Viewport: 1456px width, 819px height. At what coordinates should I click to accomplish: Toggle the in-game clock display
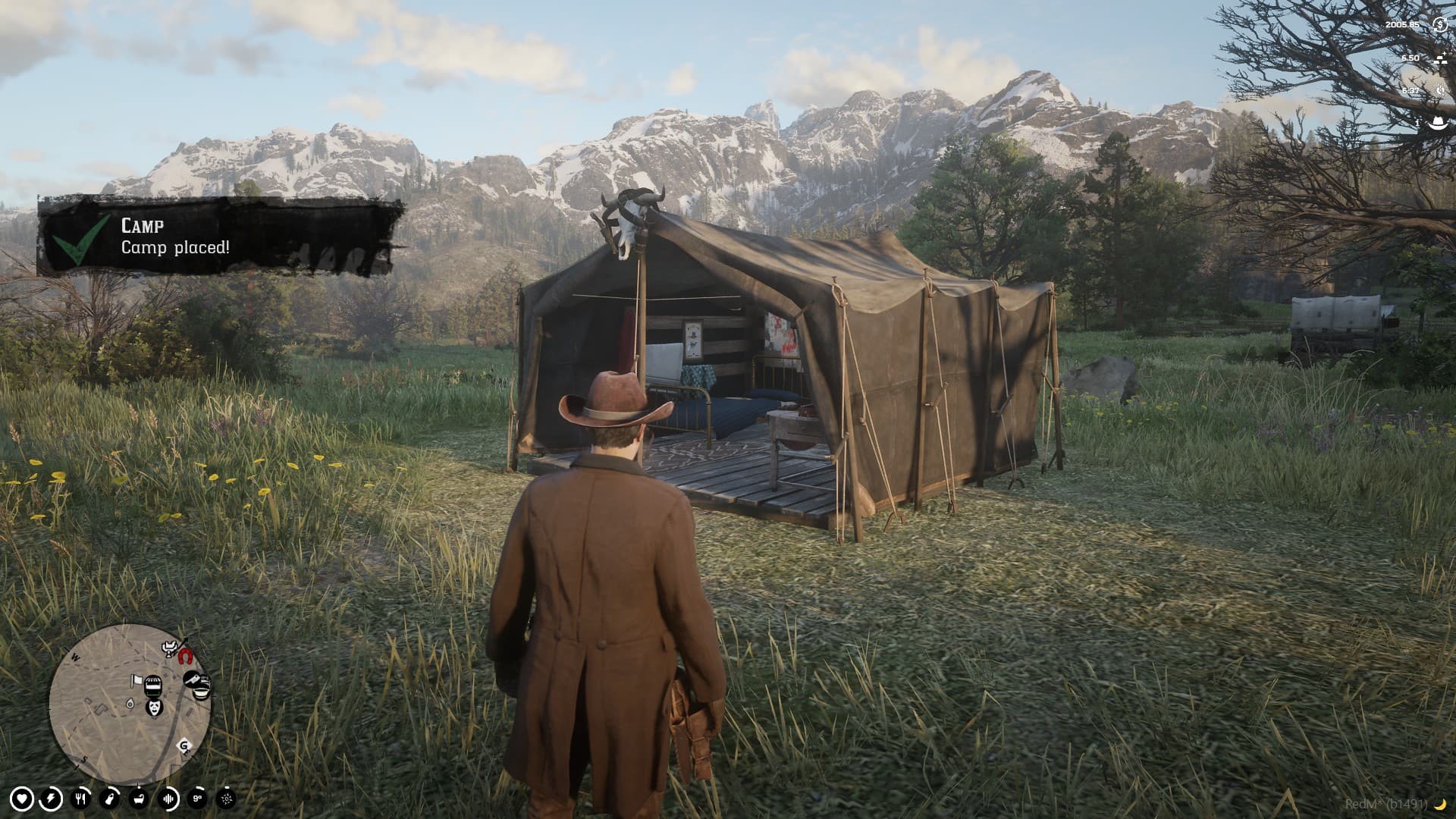pyautogui.click(x=1440, y=89)
